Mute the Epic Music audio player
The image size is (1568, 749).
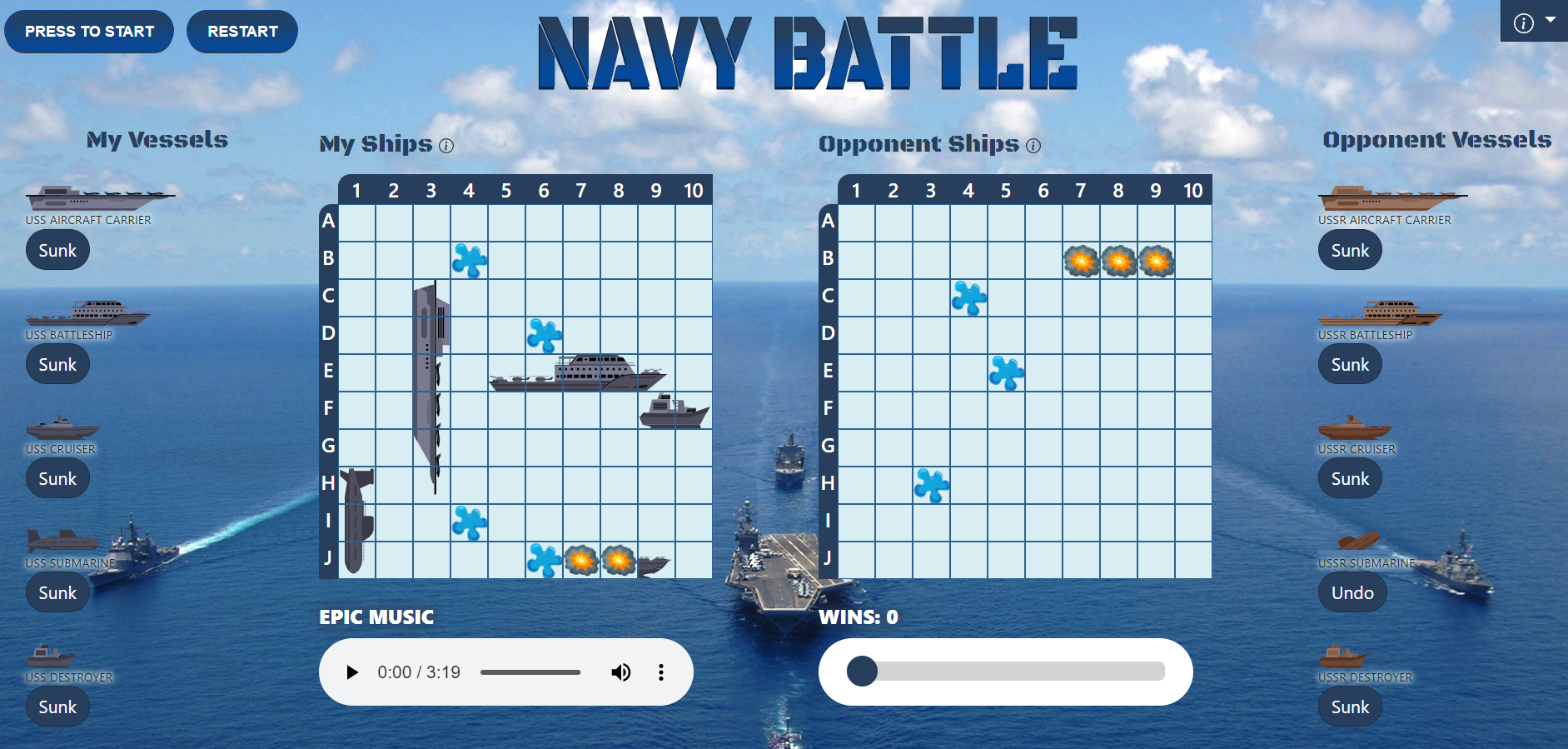point(621,672)
